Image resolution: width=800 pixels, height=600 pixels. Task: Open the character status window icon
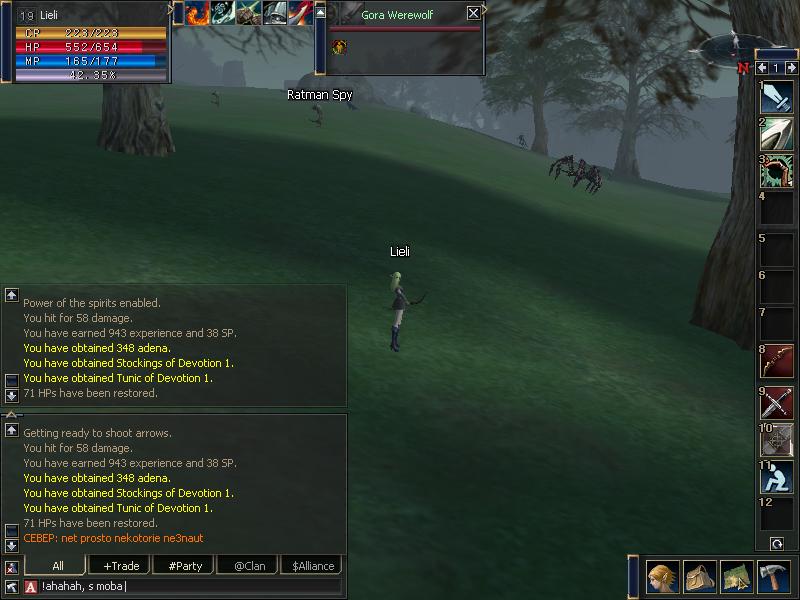[x=662, y=577]
